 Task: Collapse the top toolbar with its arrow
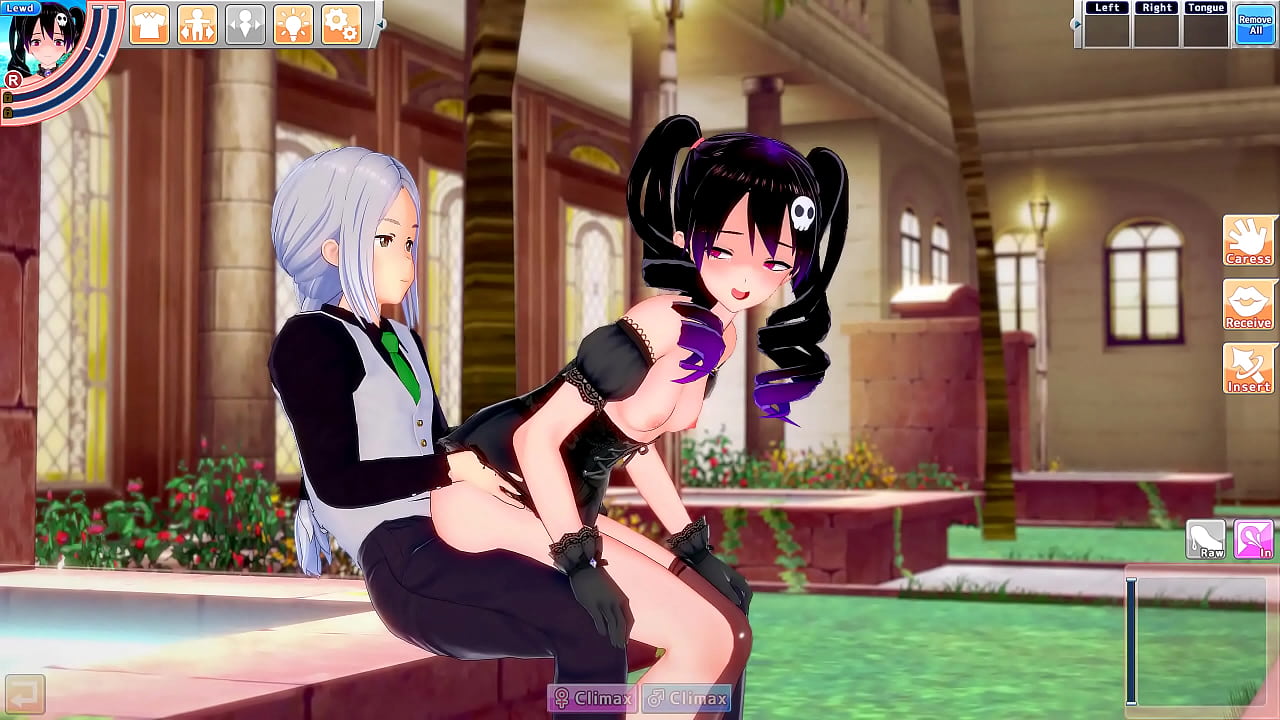tap(381, 24)
